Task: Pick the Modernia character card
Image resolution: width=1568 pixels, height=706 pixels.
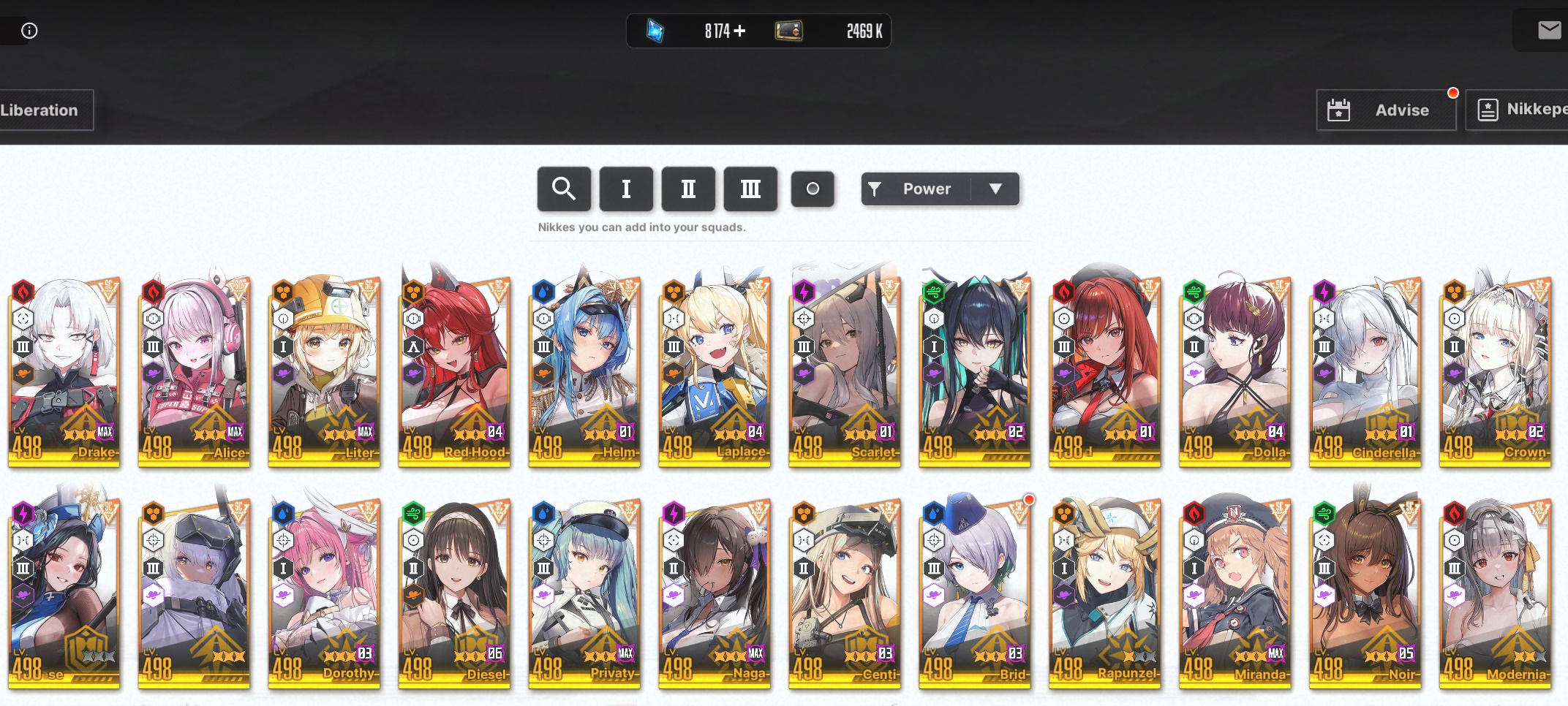Action: [x=1496, y=592]
